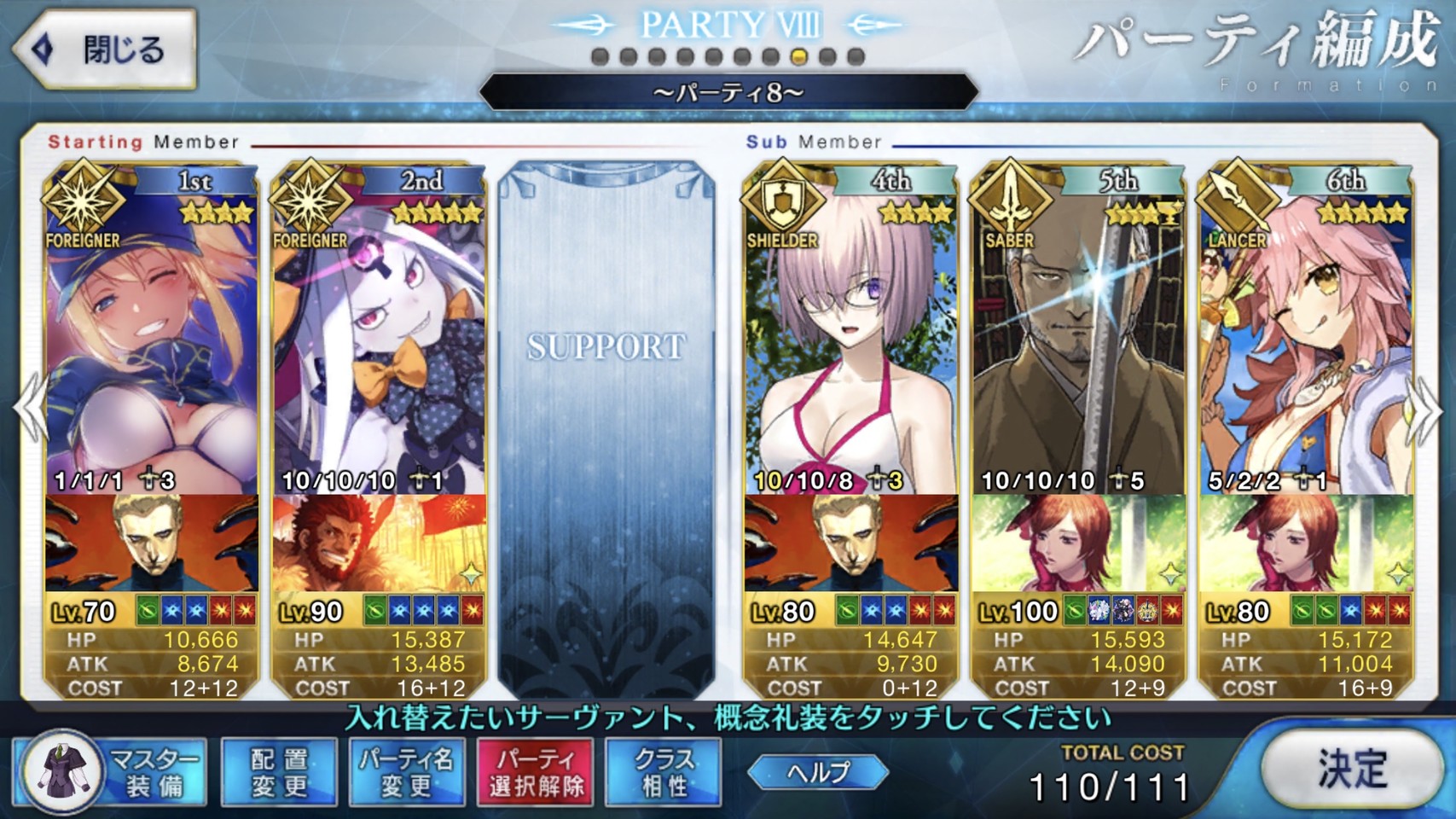
Task: Change the craft essence under the Shielder
Action: (x=850, y=543)
